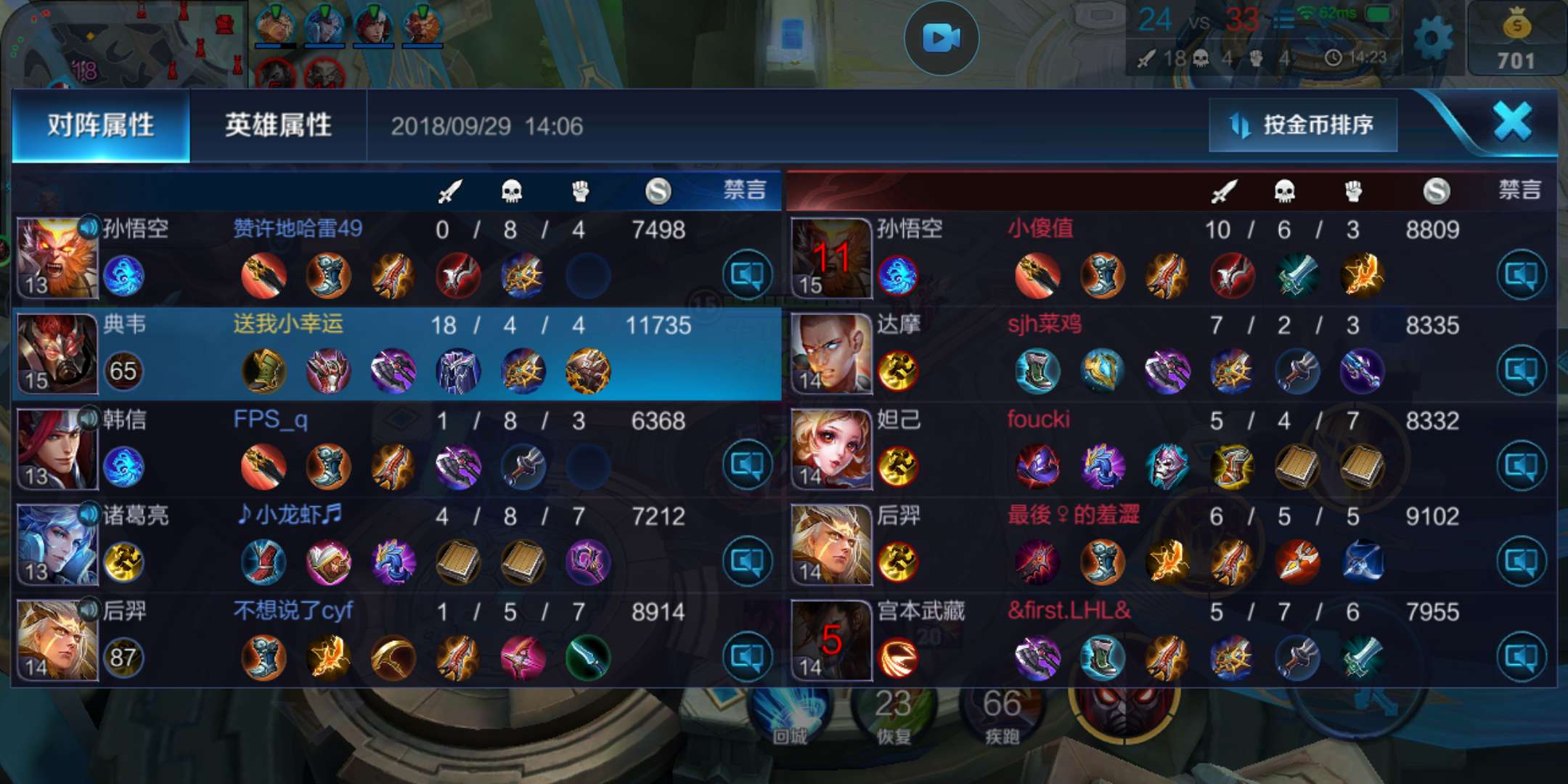Tap the video camera recording button
Image resolution: width=1568 pixels, height=784 pixels.
[x=942, y=38]
